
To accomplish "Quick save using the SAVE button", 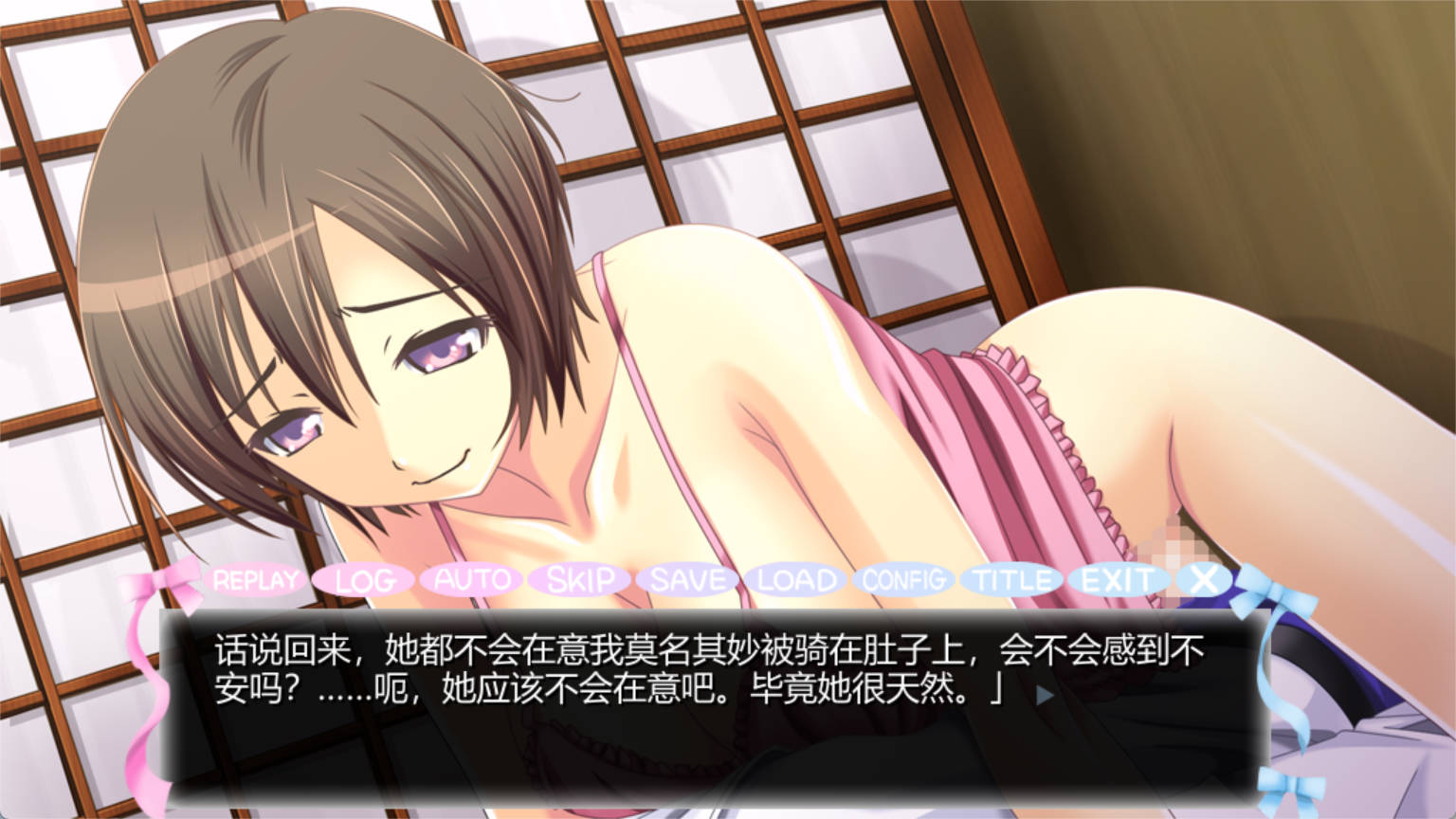I will pyautogui.click(x=688, y=579).
